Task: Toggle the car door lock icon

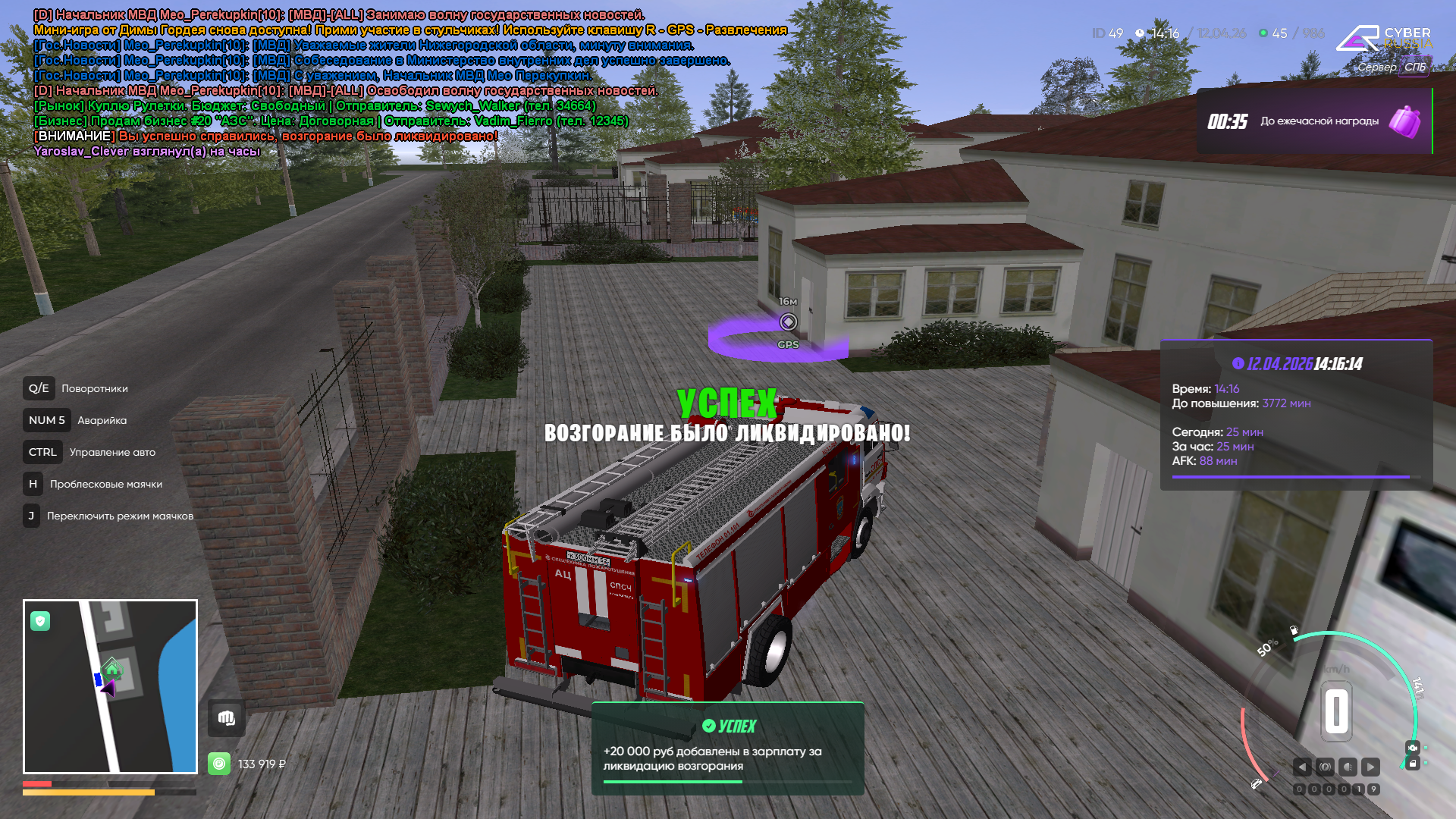Action: (1412, 764)
